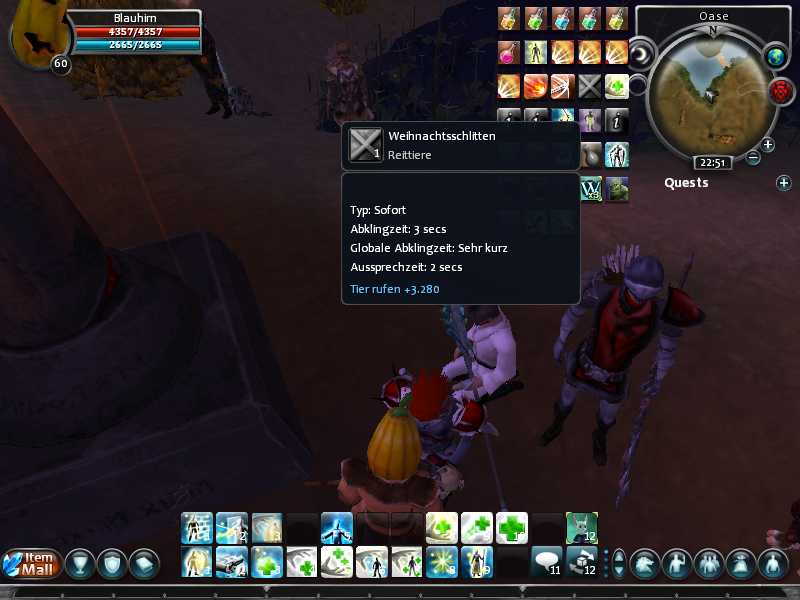Click the trophy cup menu button
The width and height of the screenshot is (800, 600).
pyautogui.click(x=80, y=564)
